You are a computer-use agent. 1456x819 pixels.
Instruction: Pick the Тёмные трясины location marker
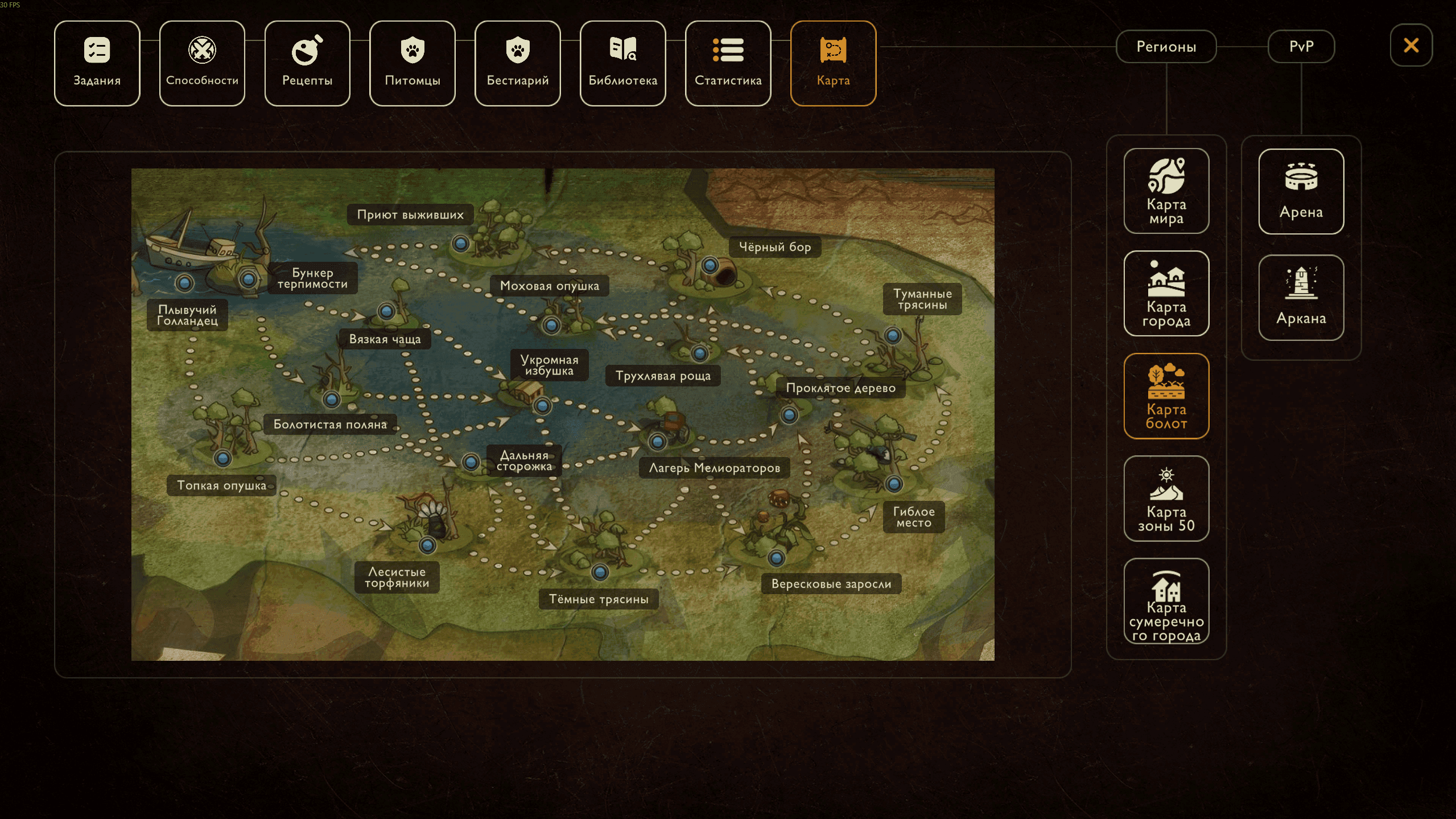point(600,571)
